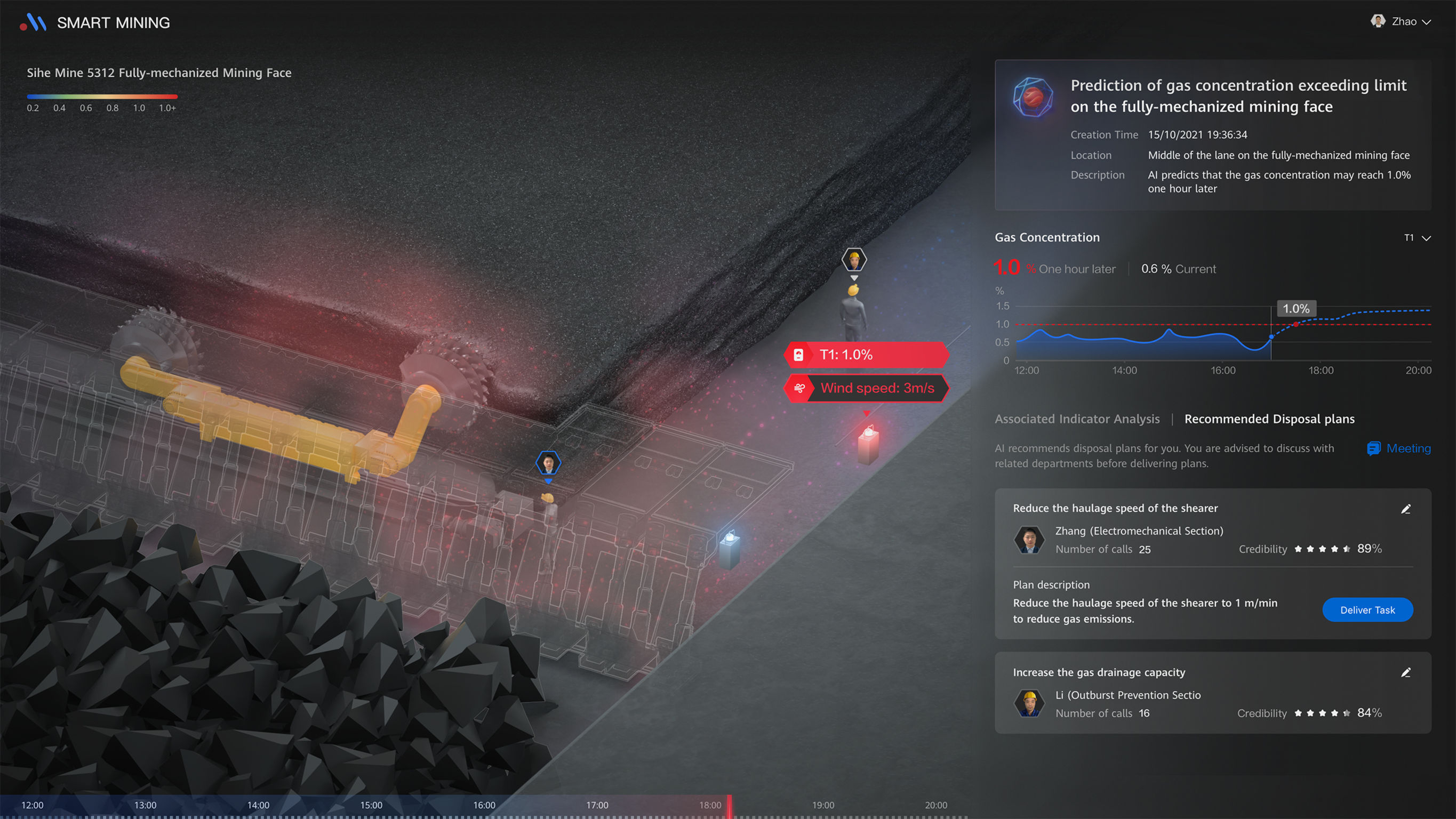Viewport: 1456px width, 819px height.
Task: Click the 18:00 marker on the bottom timeline
Action: pyautogui.click(x=710, y=805)
